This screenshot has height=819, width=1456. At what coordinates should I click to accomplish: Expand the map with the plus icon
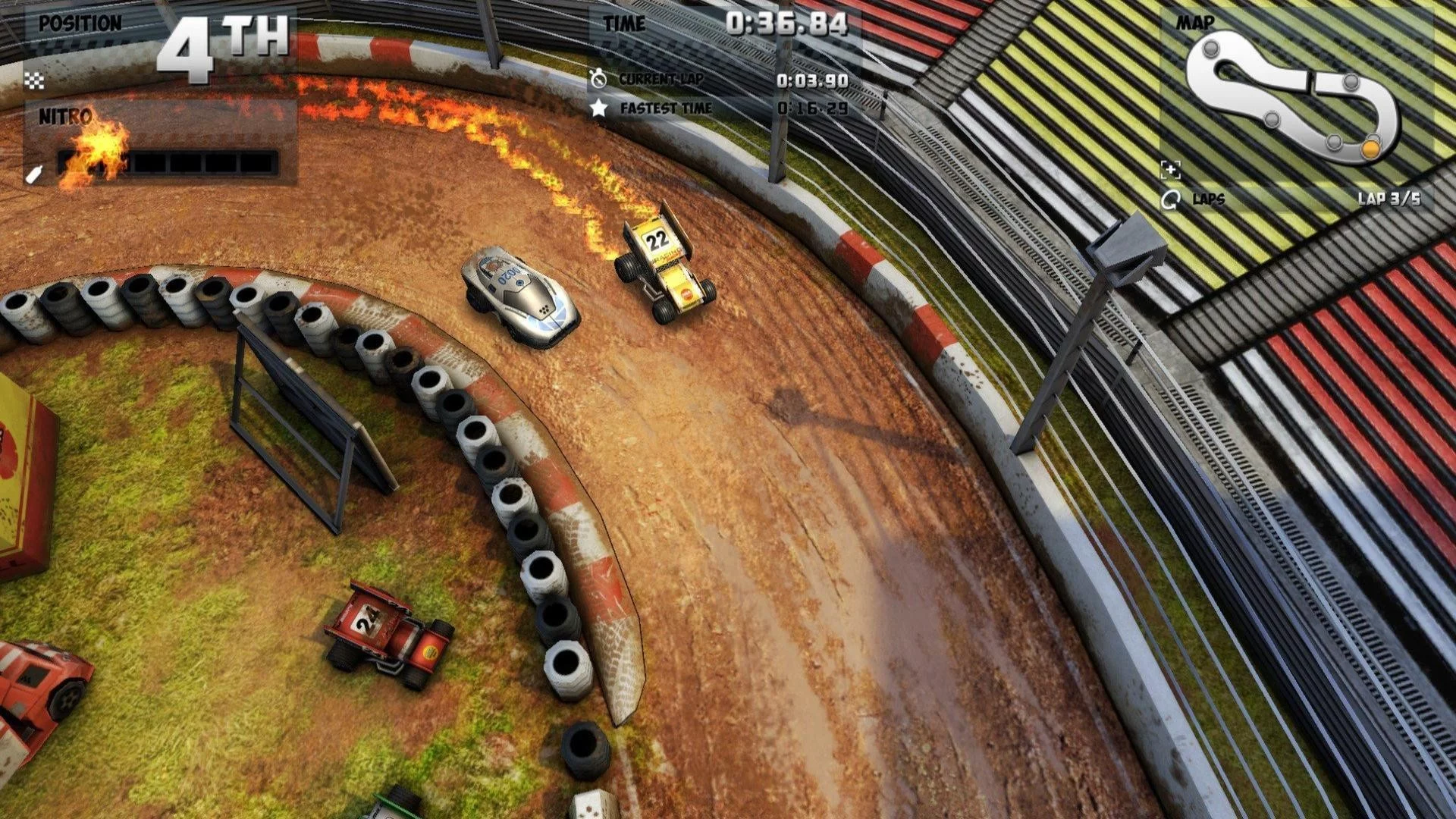[x=1170, y=170]
